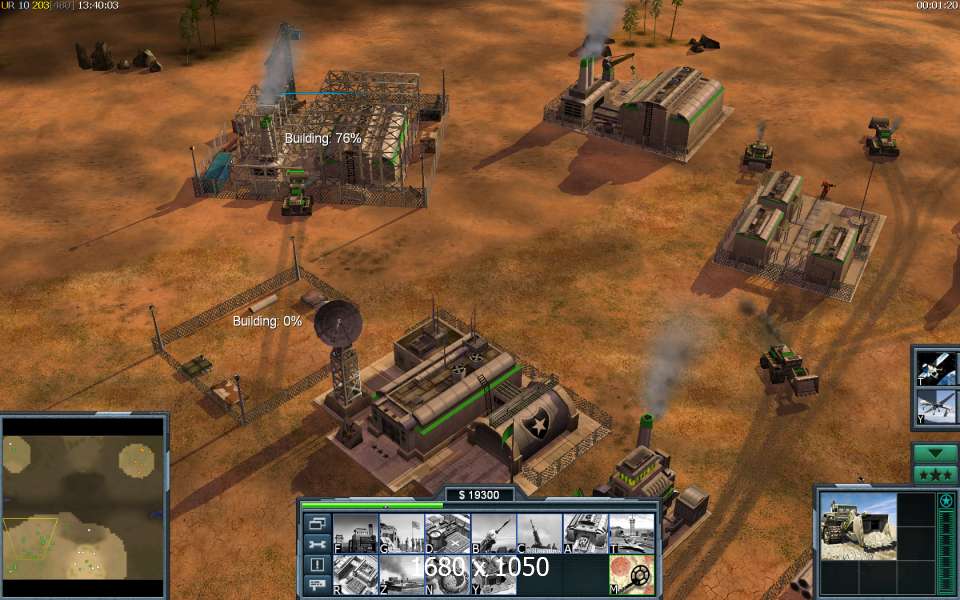Choose the flag building icon marked G

pos(401,532)
